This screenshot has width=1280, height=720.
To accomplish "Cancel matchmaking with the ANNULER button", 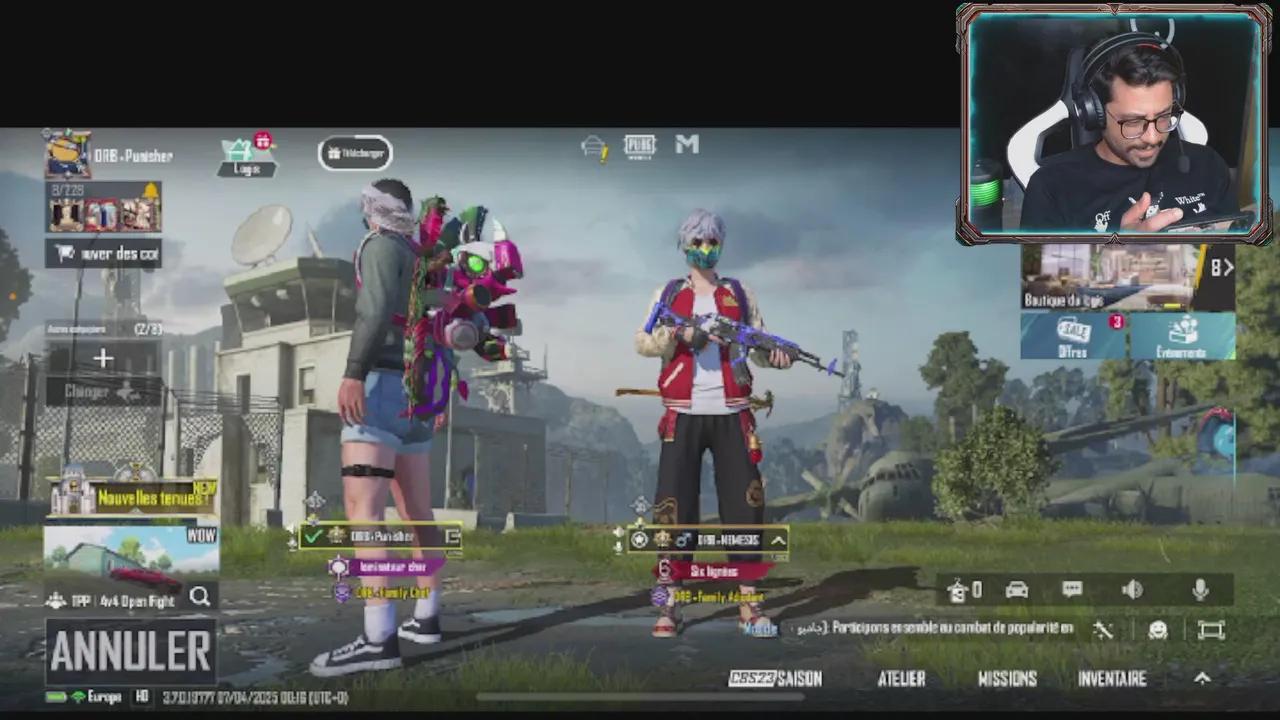I will pos(131,652).
